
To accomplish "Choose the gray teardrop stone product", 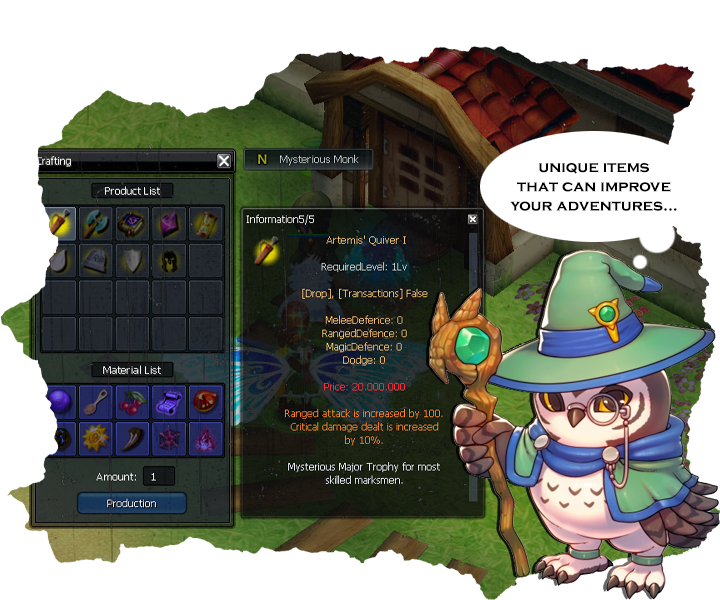I will pyautogui.click(x=59, y=261).
